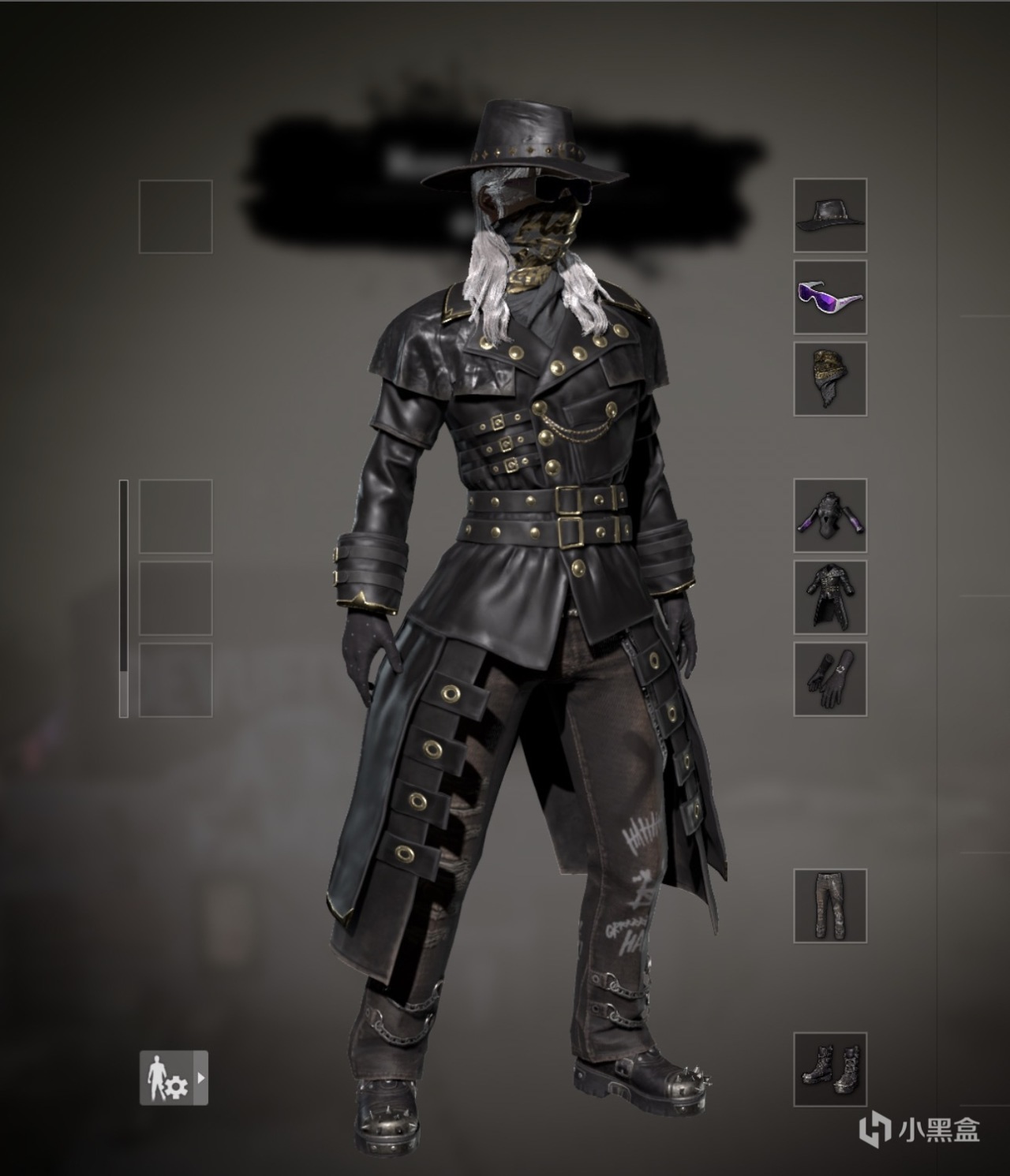Select the spiked black boots slot
This screenshot has width=1010, height=1176.
(x=830, y=1069)
